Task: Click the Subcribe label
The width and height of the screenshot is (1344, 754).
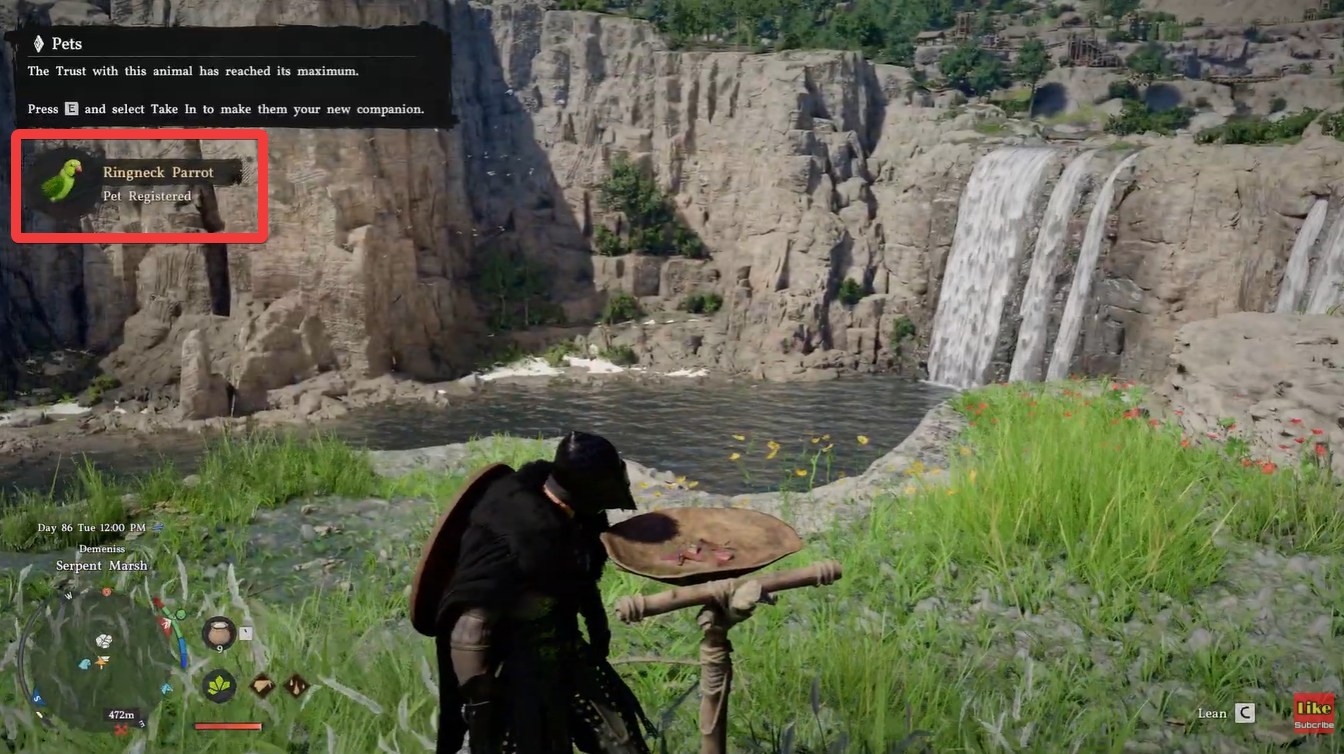Action: (1314, 726)
